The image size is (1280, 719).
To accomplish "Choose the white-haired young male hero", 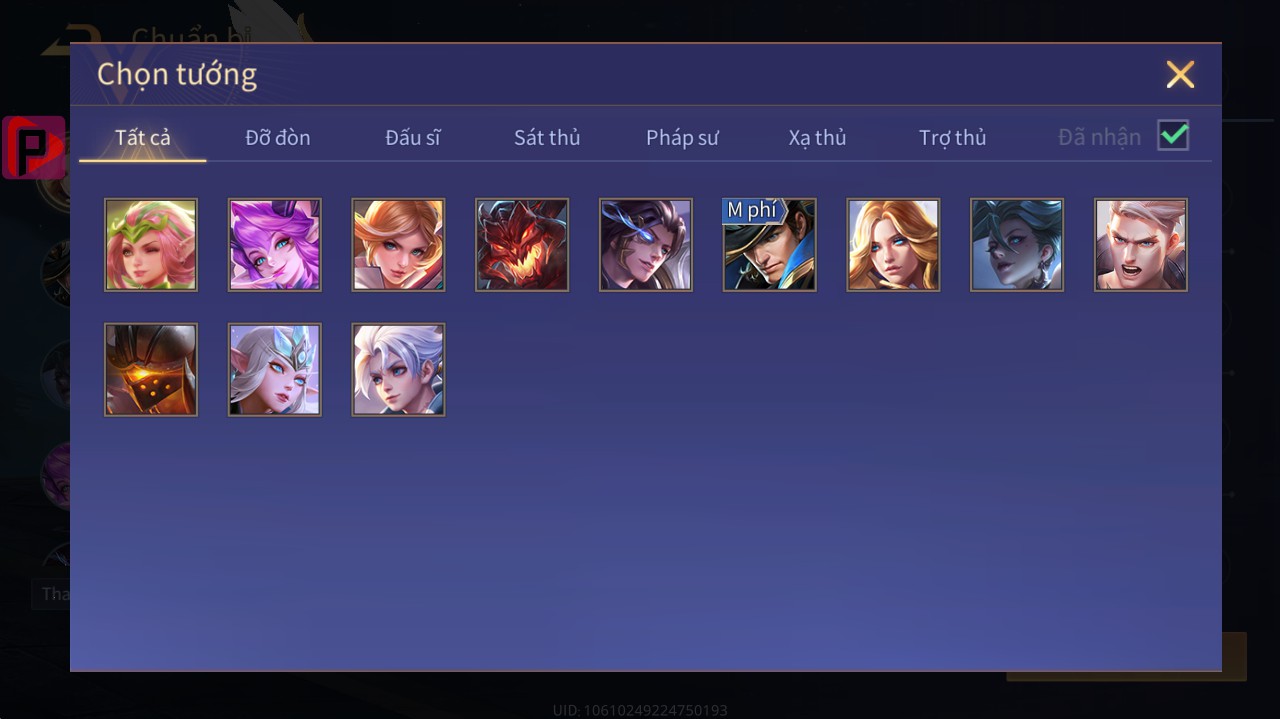I will tap(398, 369).
